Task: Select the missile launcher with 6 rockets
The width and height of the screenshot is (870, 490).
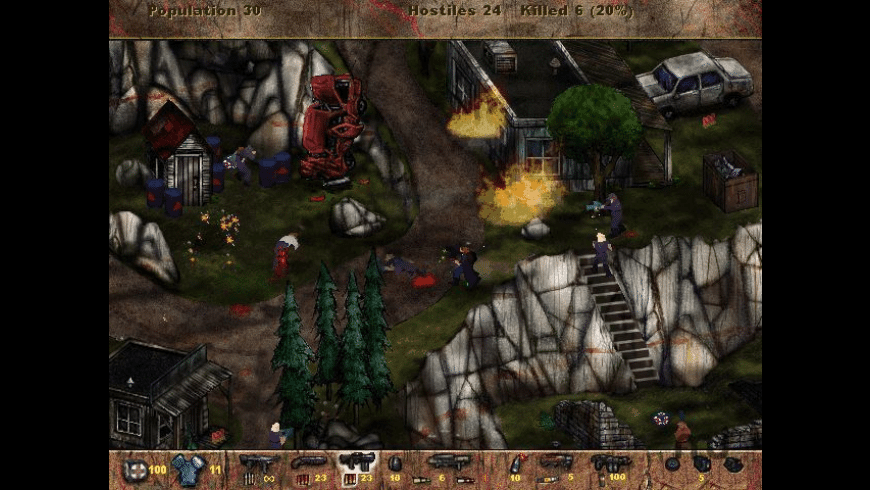Action: [x=445, y=463]
